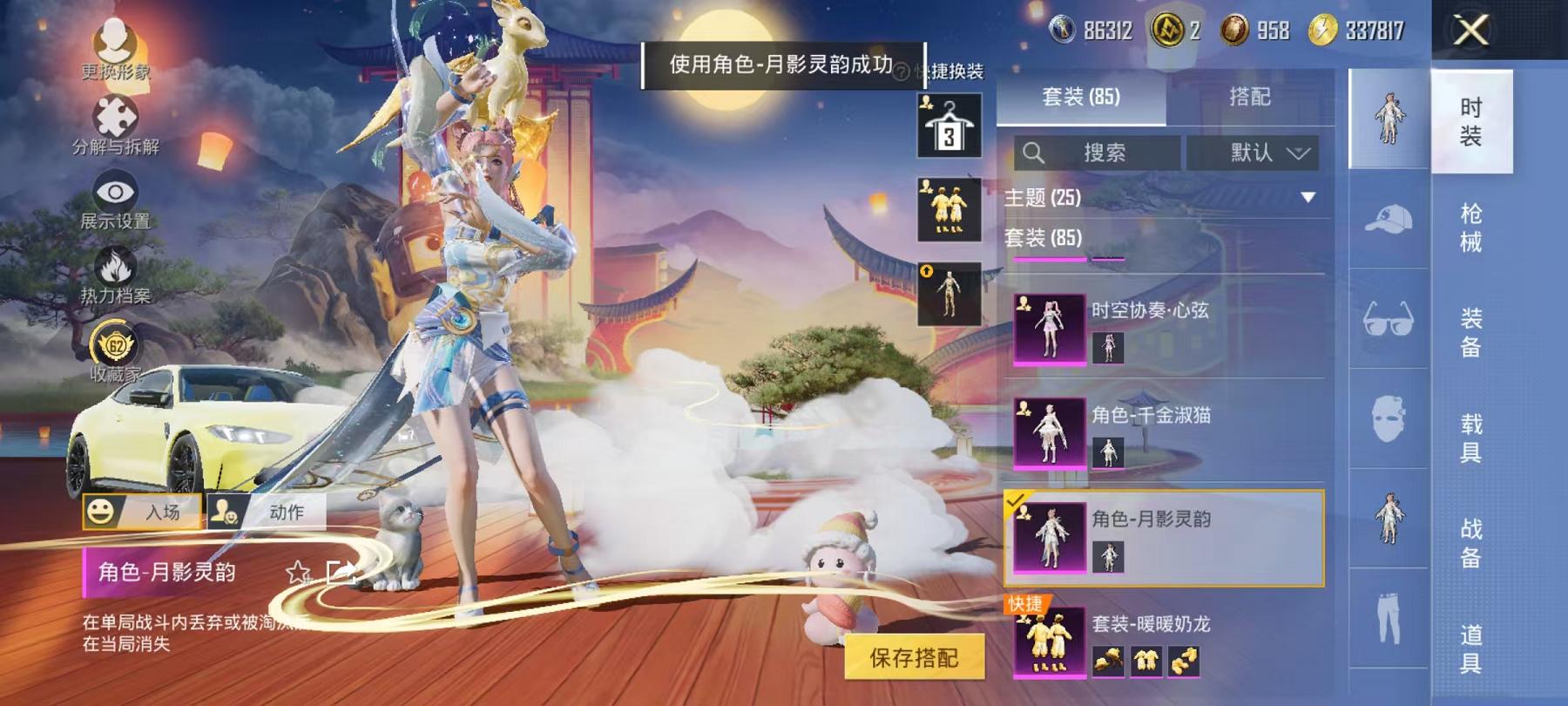1568x706 pixels.
Task: Expand the 套装 (85) list section
Action: [x=1041, y=236]
